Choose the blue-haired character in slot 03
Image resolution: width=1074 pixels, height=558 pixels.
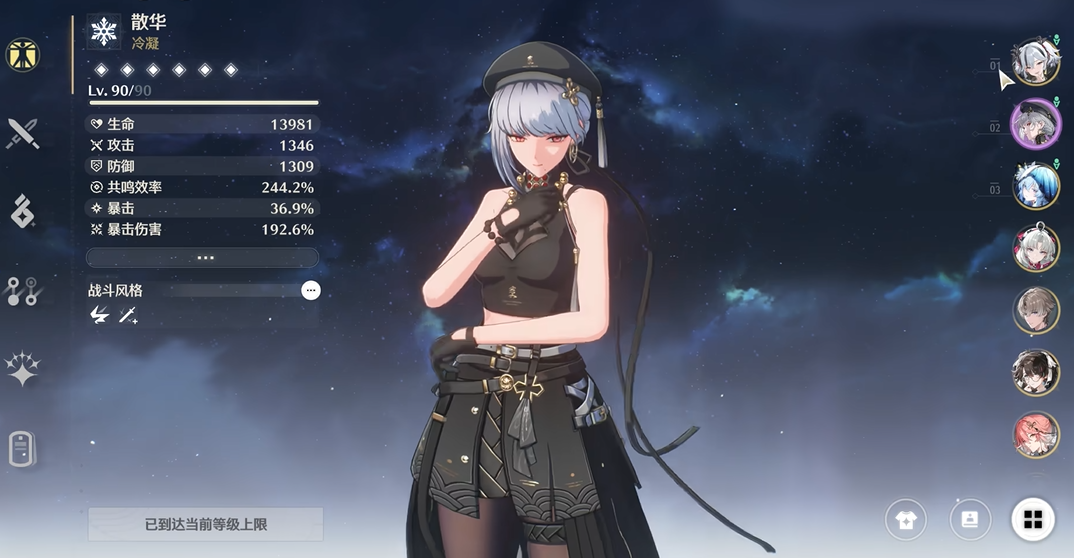click(1035, 186)
